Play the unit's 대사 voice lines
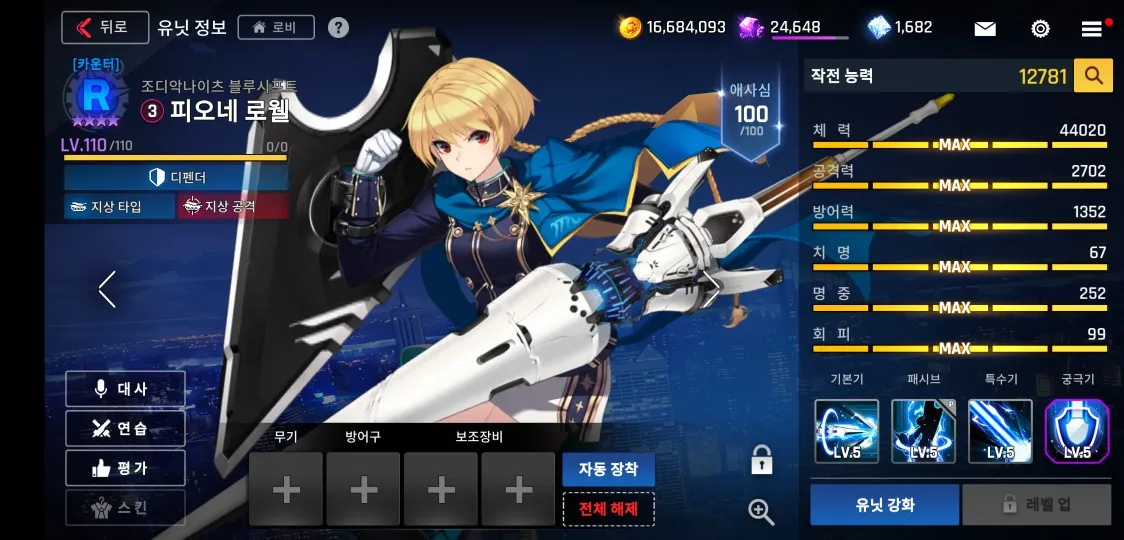The image size is (1124, 540). click(x=125, y=389)
